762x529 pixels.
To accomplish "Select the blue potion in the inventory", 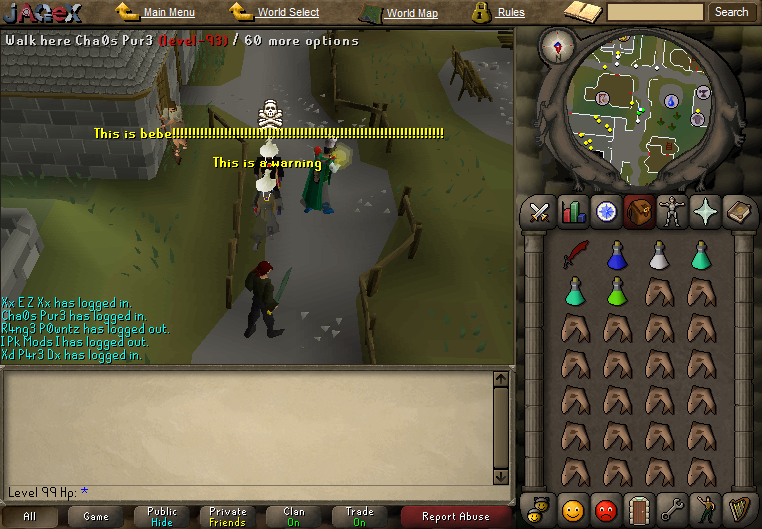I will [x=616, y=256].
